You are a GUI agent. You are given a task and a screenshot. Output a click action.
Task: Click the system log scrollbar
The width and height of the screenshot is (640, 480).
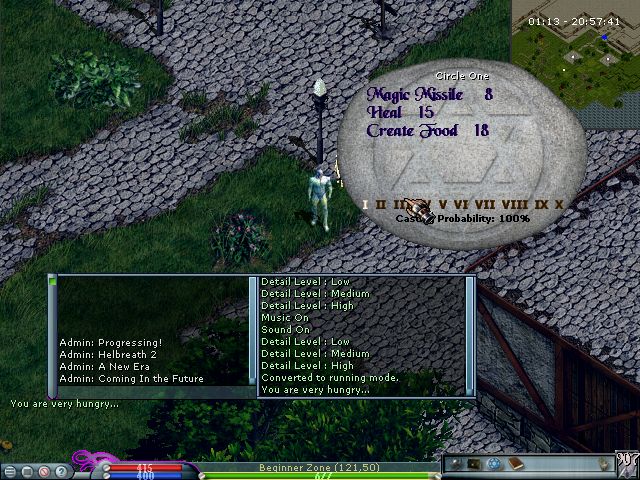click(x=470, y=335)
